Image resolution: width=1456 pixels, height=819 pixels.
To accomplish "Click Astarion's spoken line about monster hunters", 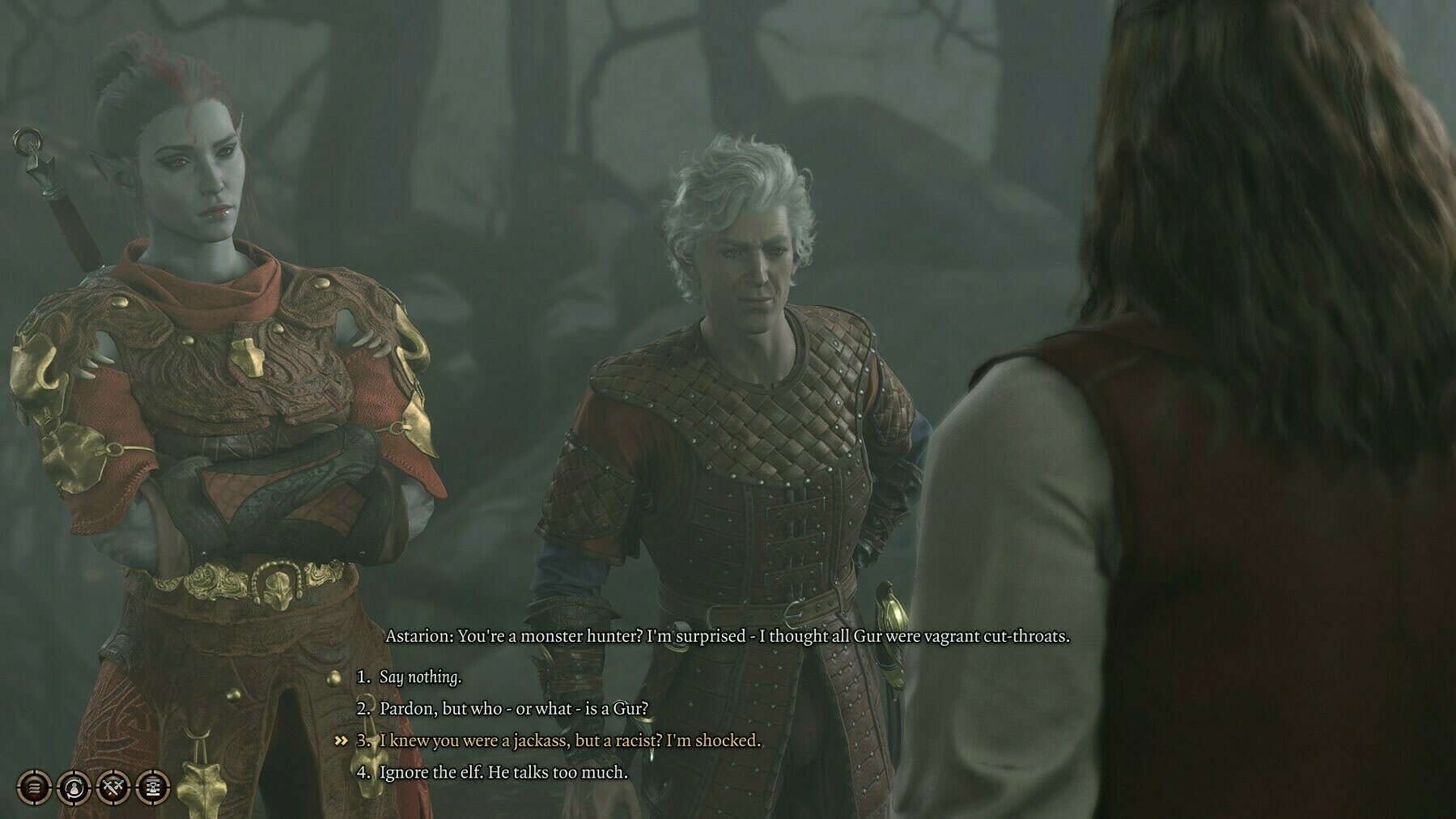I will click(728, 638).
